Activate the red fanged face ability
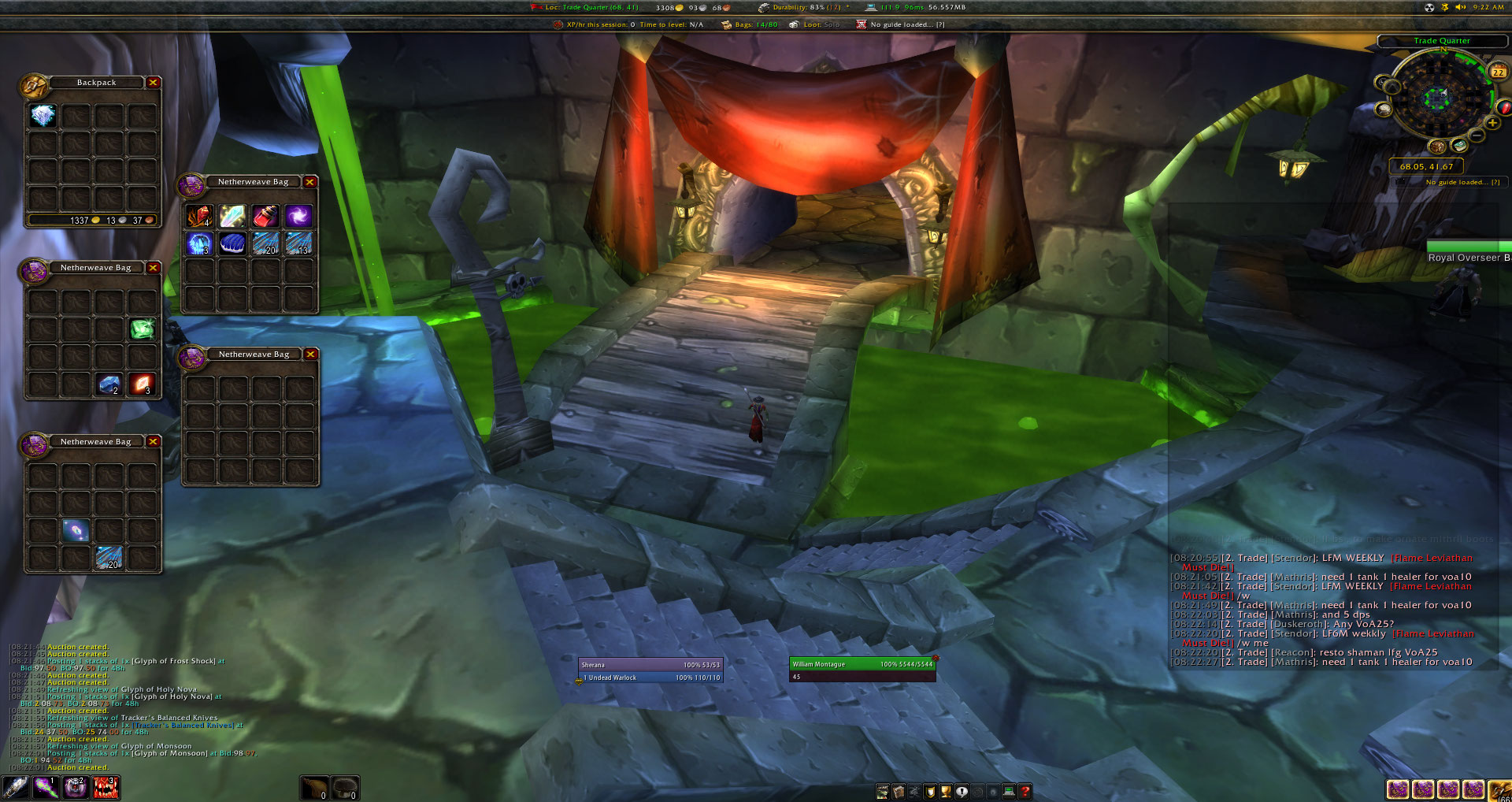Screen dimensions: 1512x802 coord(106,787)
